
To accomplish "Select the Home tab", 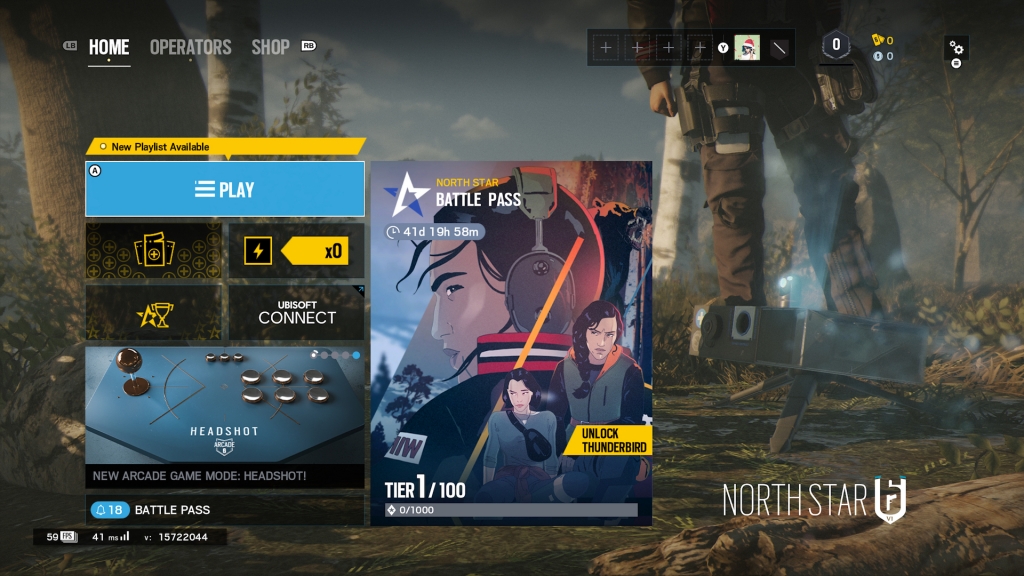I will (x=109, y=47).
